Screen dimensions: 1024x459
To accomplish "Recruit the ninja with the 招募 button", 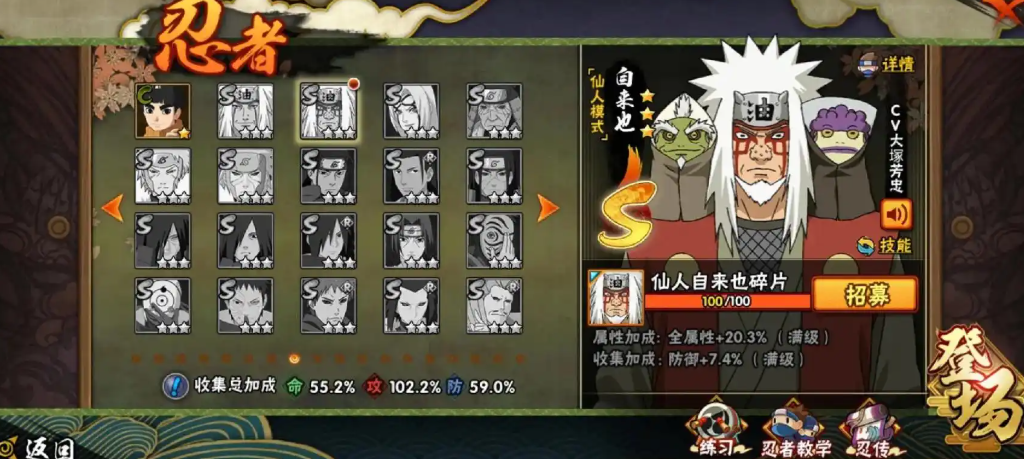I will tap(864, 294).
